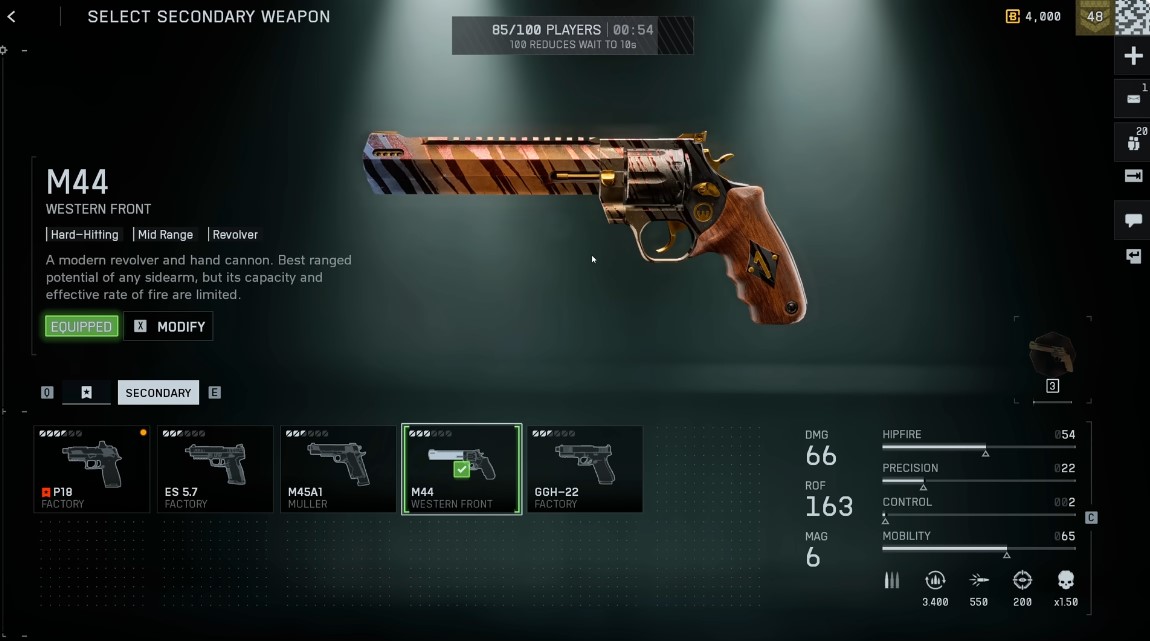View the weapon charm thumbnail

1052,357
